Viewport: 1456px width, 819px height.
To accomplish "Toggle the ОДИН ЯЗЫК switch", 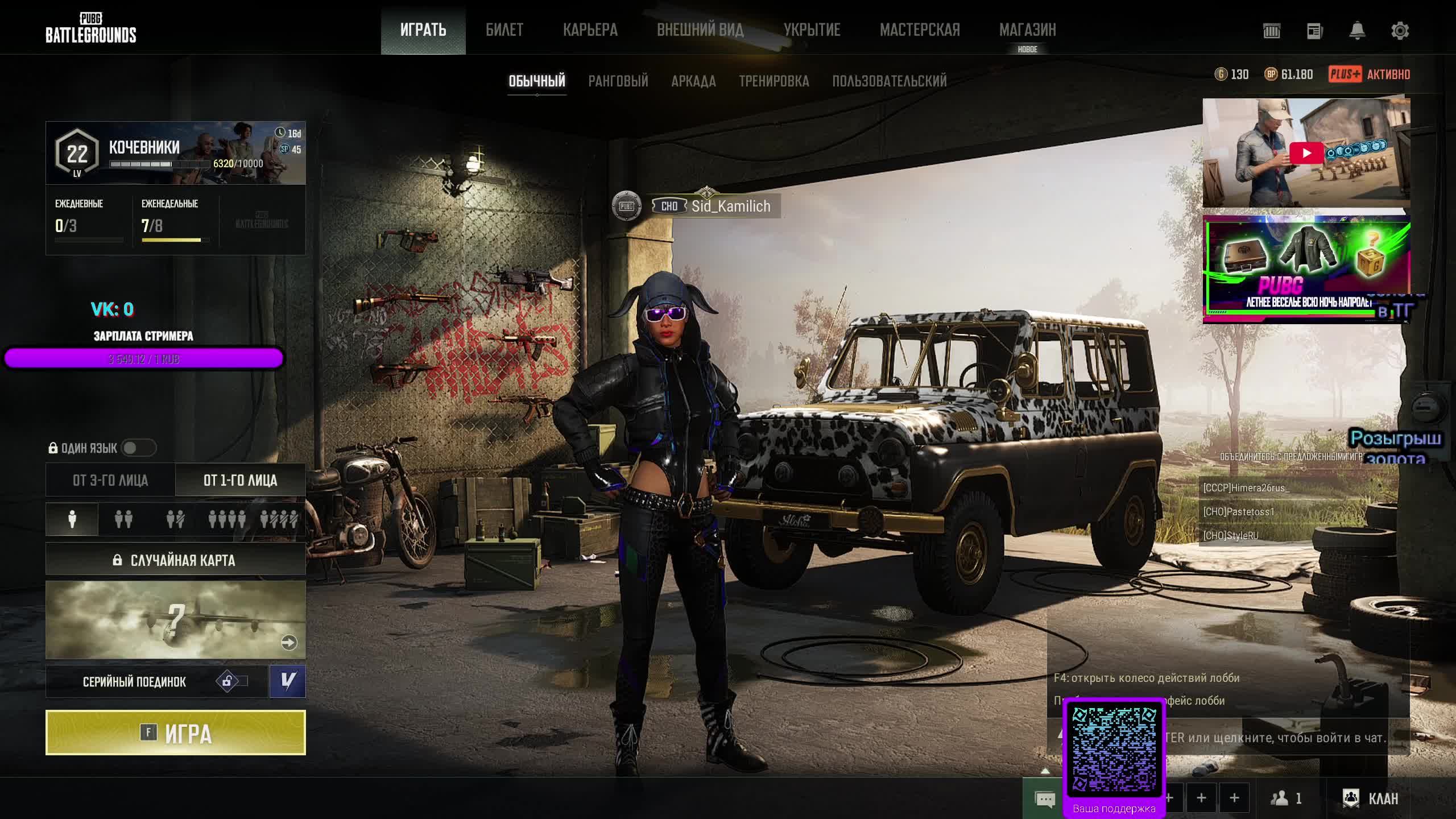I will pos(138,448).
